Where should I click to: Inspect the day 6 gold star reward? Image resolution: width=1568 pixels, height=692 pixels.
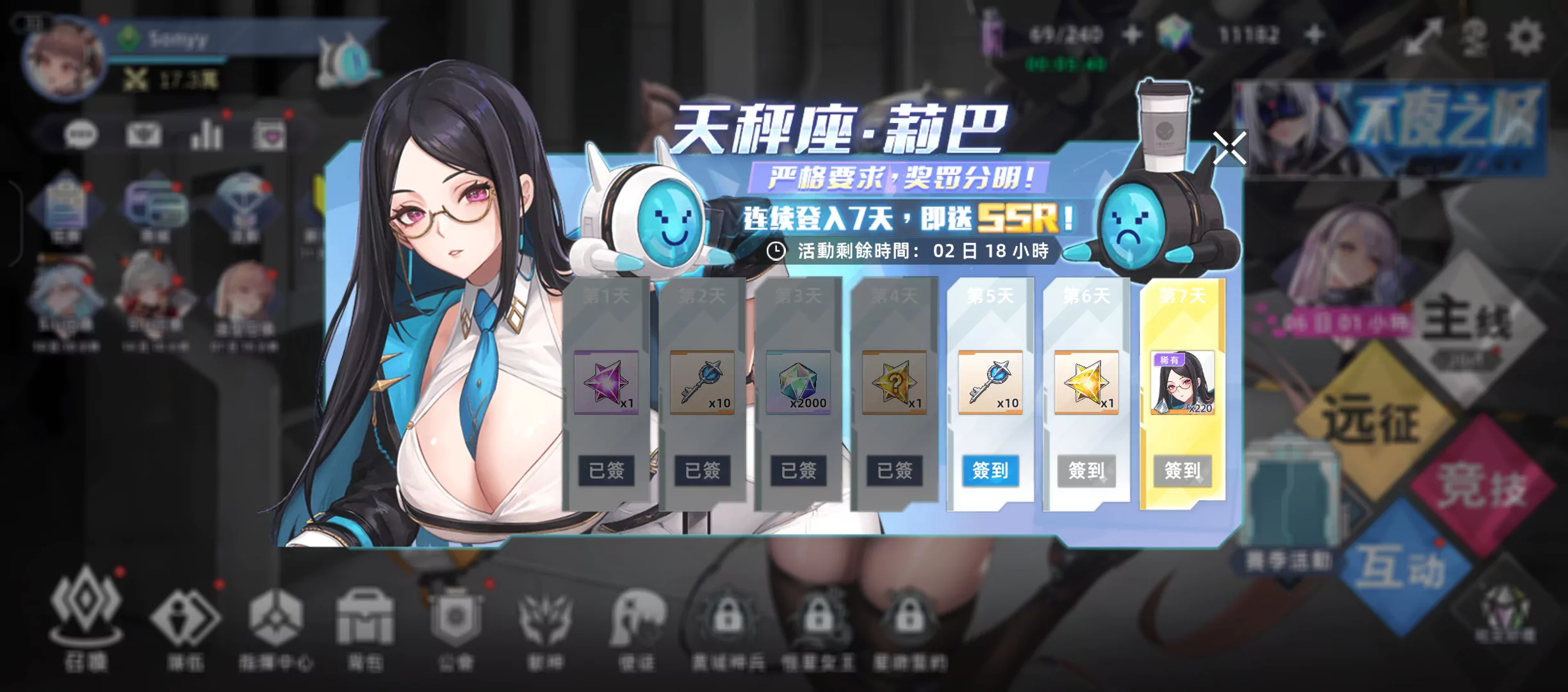pyautogui.click(x=1086, y=383)
